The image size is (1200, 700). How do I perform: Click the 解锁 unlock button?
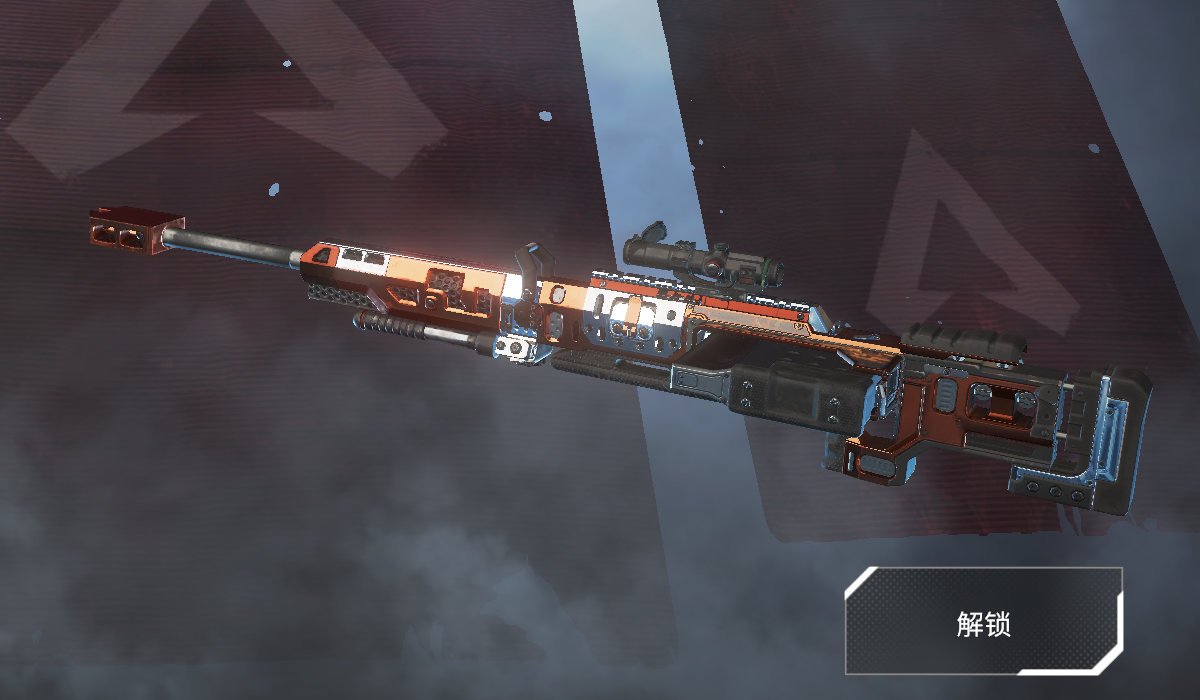[x=984, y=622]
